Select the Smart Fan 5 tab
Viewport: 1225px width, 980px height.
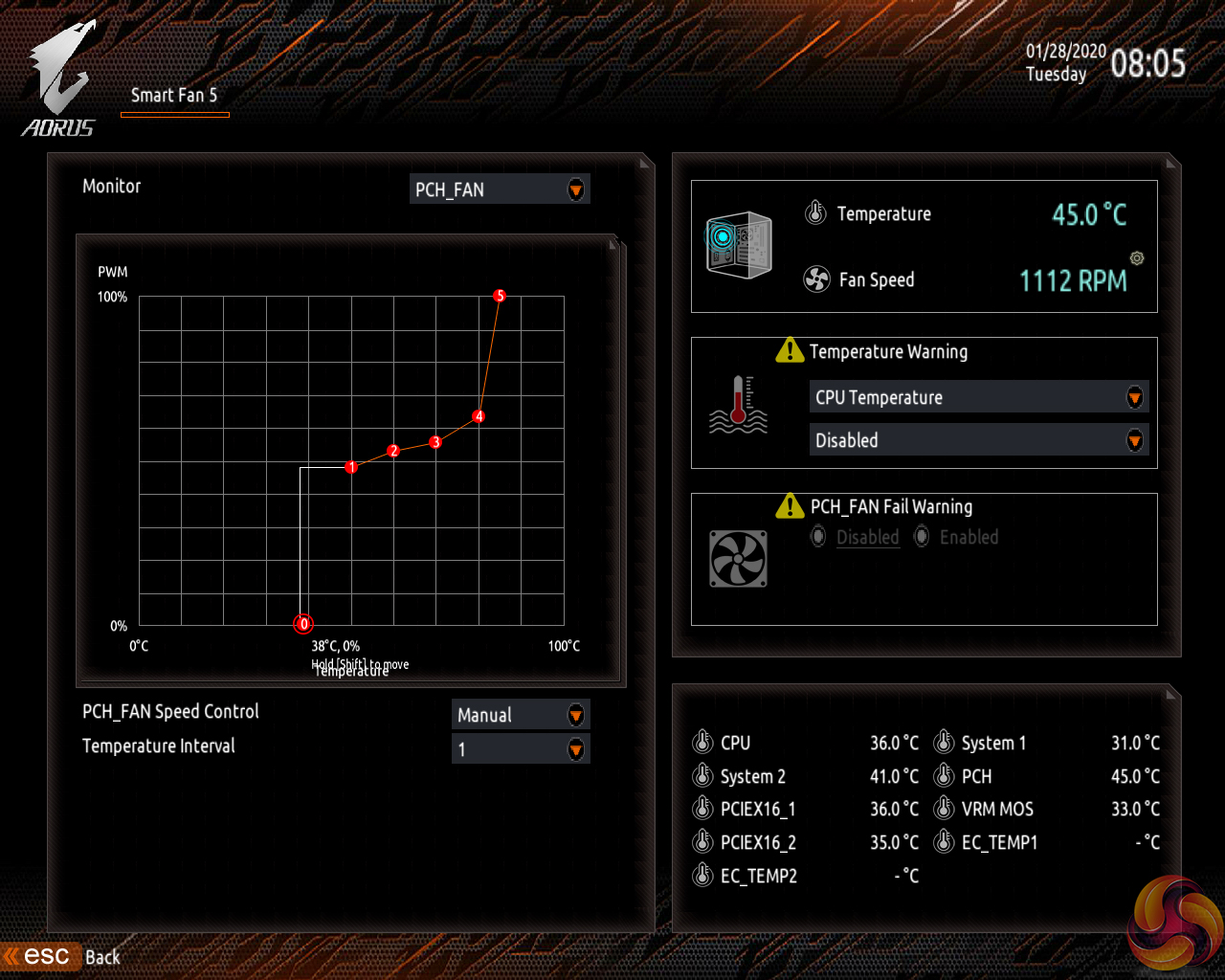coord(174,96)
